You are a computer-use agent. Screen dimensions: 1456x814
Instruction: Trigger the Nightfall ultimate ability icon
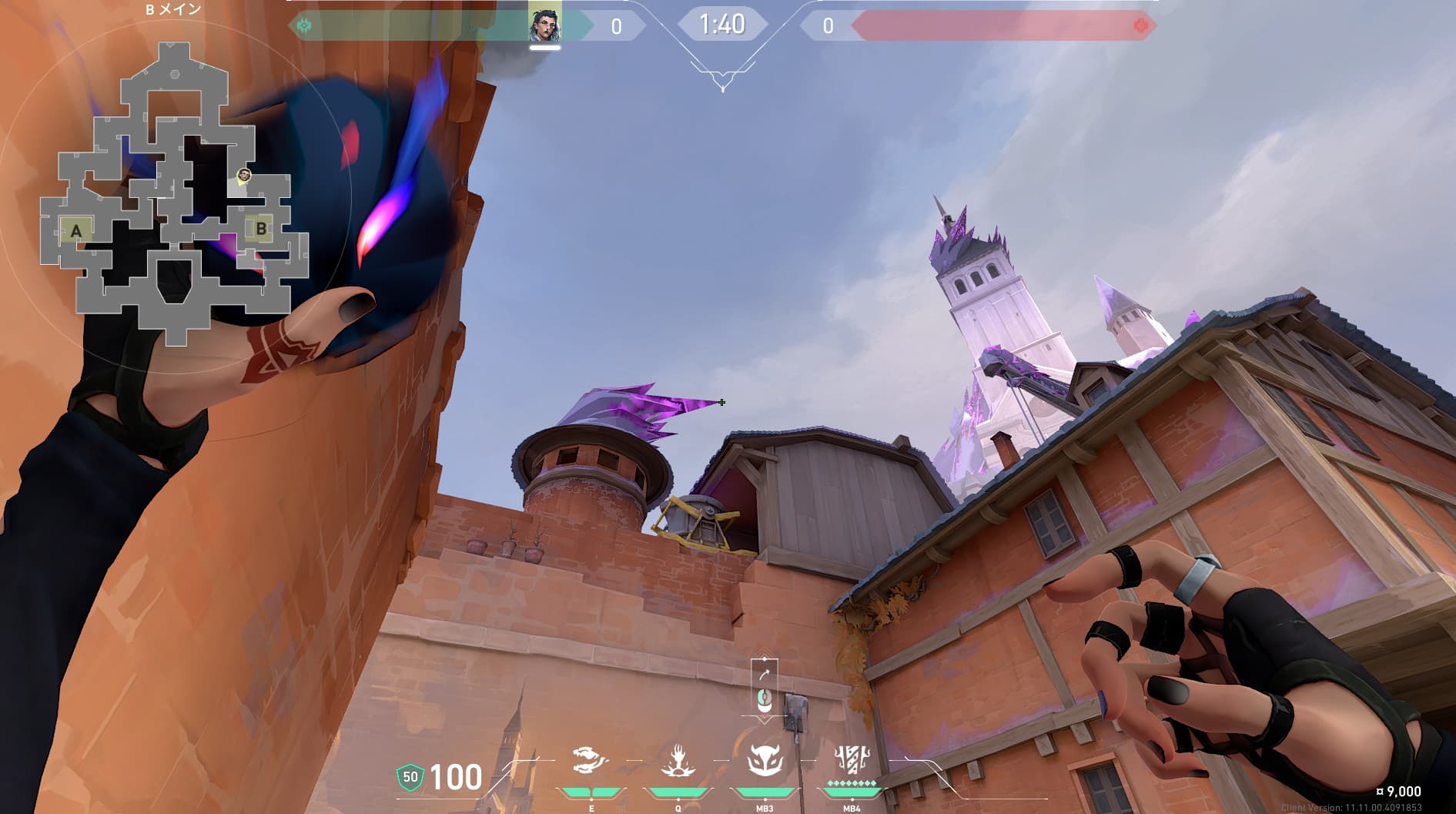(x=852, y=759)
